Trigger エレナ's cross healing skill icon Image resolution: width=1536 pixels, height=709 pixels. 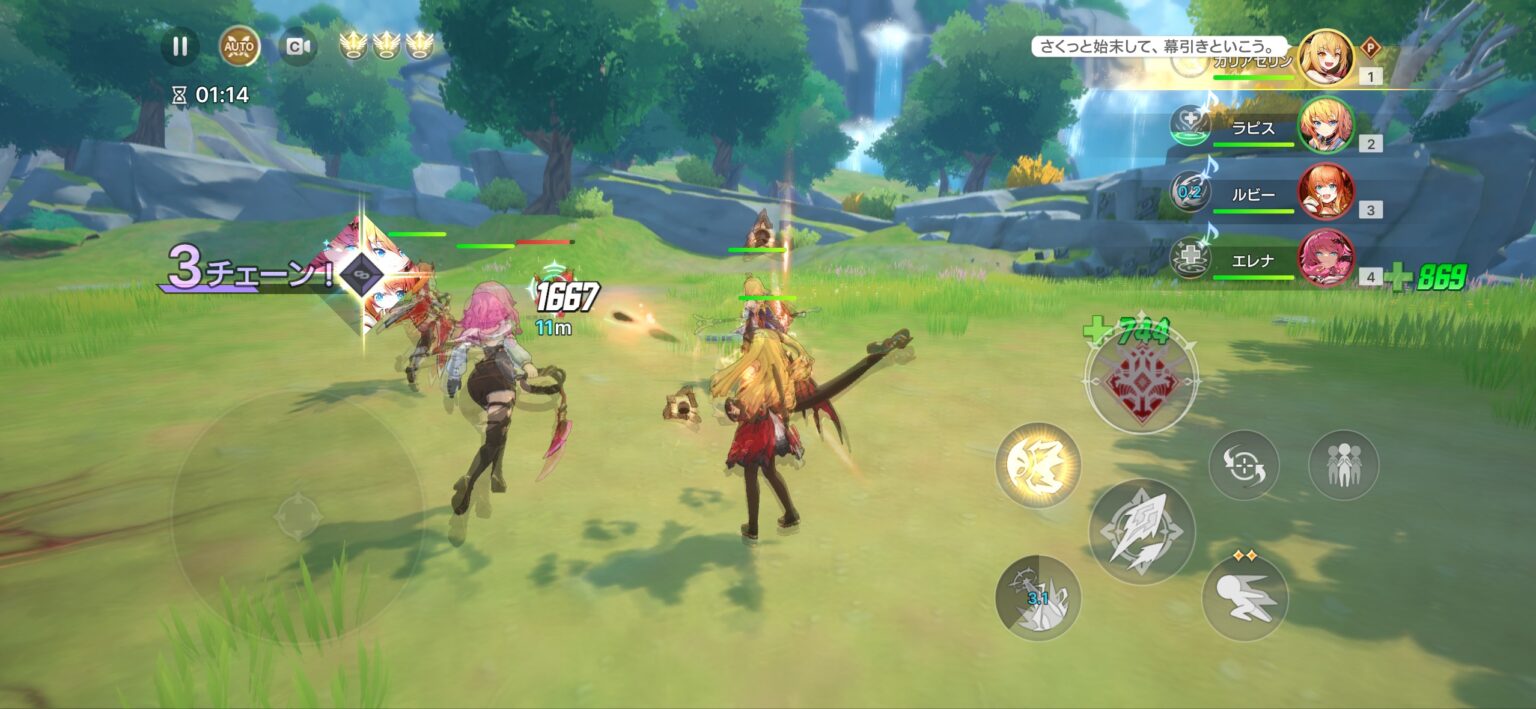pos(1190,258)
